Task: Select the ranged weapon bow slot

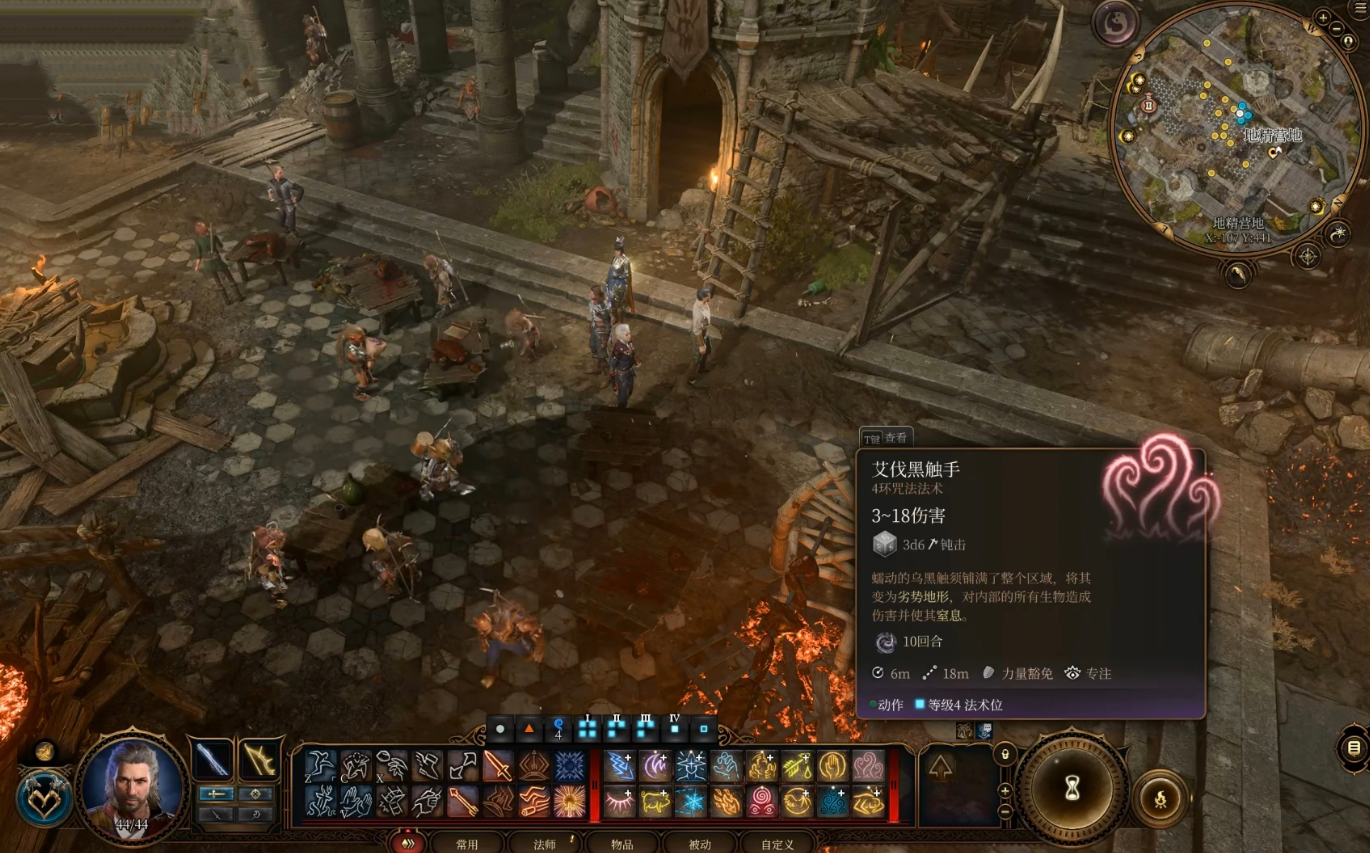Action: [258, 761]
